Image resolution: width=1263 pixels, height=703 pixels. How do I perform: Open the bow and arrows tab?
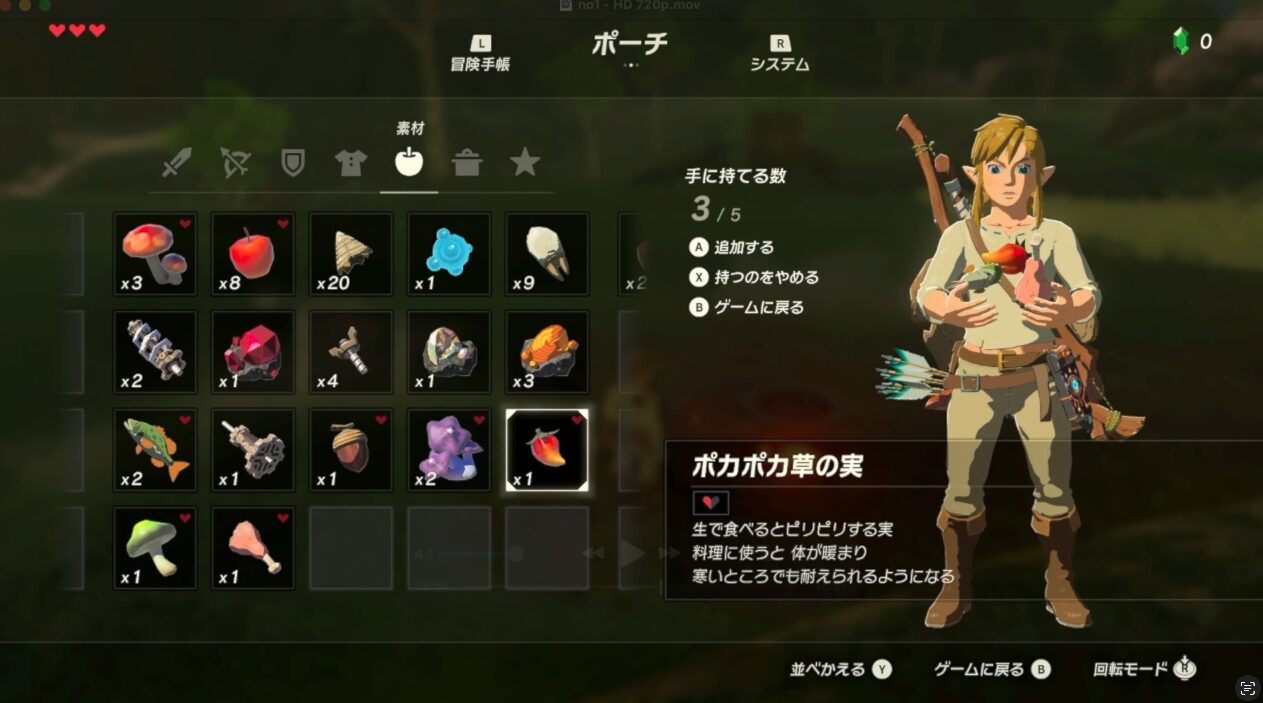click(235, 163)
